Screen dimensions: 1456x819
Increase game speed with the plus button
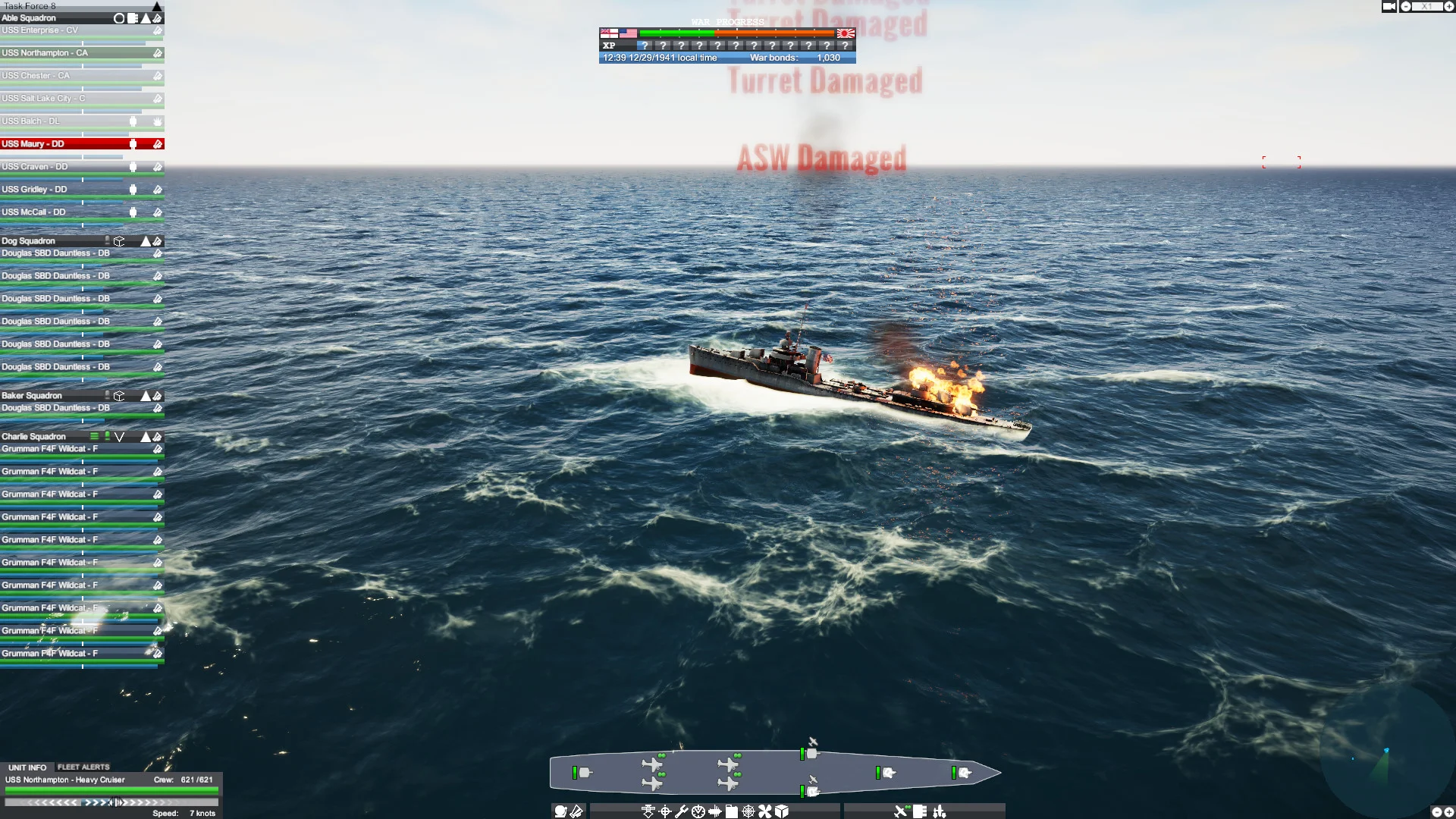(1449, 6)
